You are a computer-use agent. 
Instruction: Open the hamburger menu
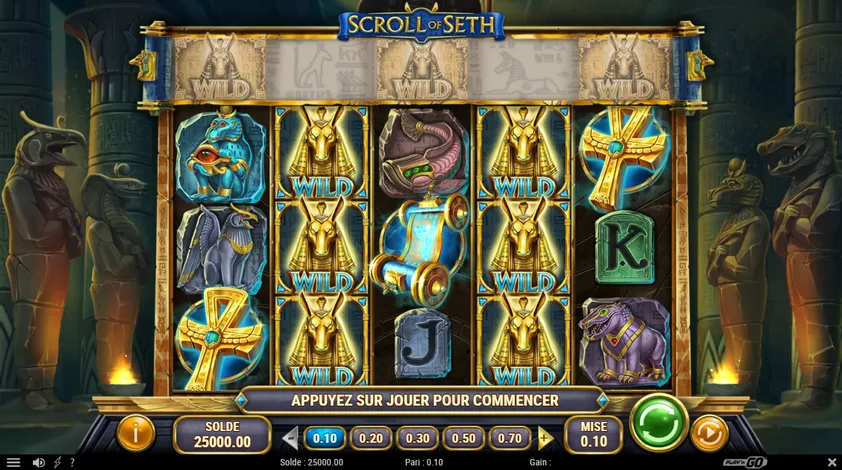coord(13,462)
